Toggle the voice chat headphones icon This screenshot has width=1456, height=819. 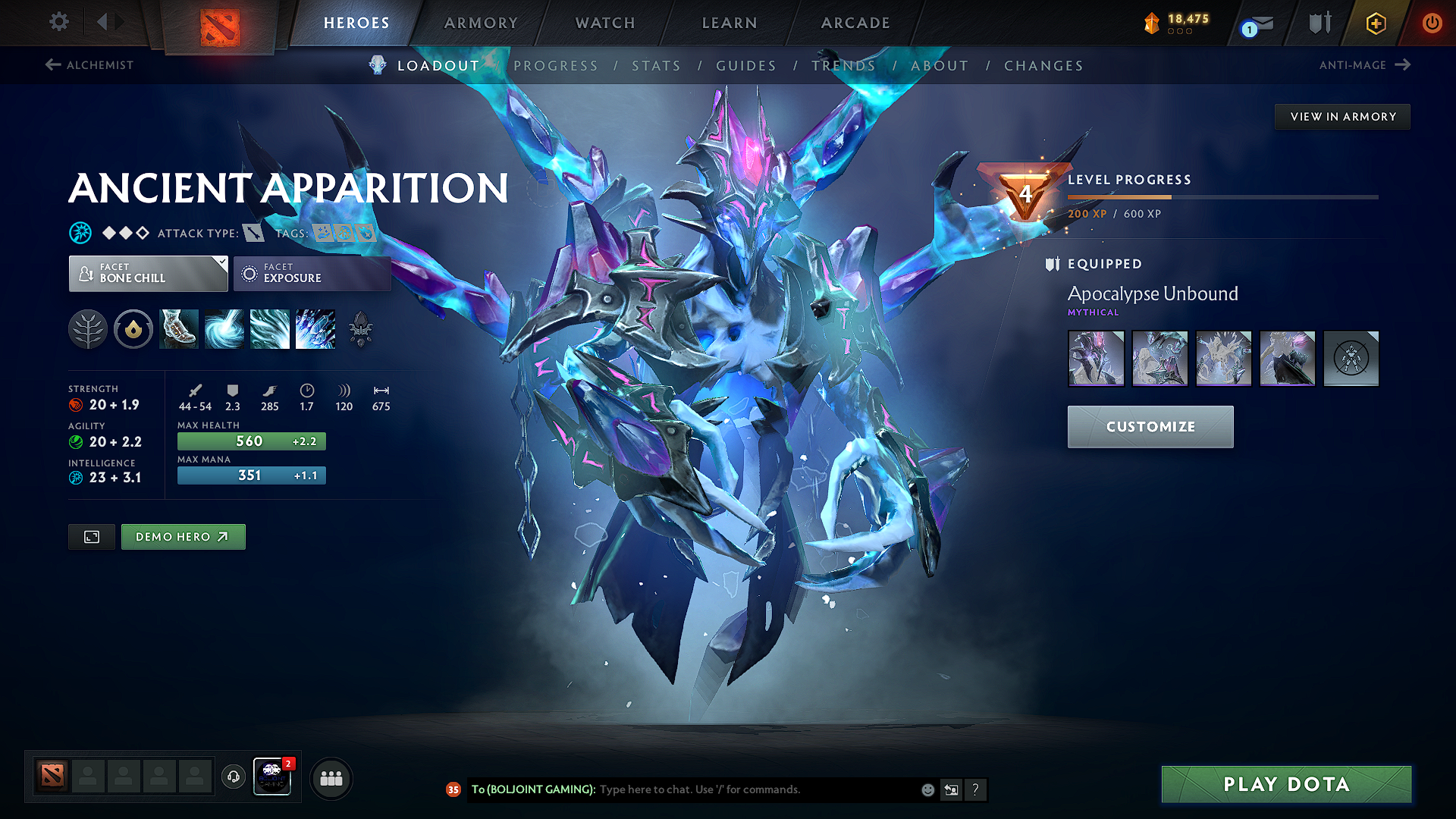pos(233,777)
